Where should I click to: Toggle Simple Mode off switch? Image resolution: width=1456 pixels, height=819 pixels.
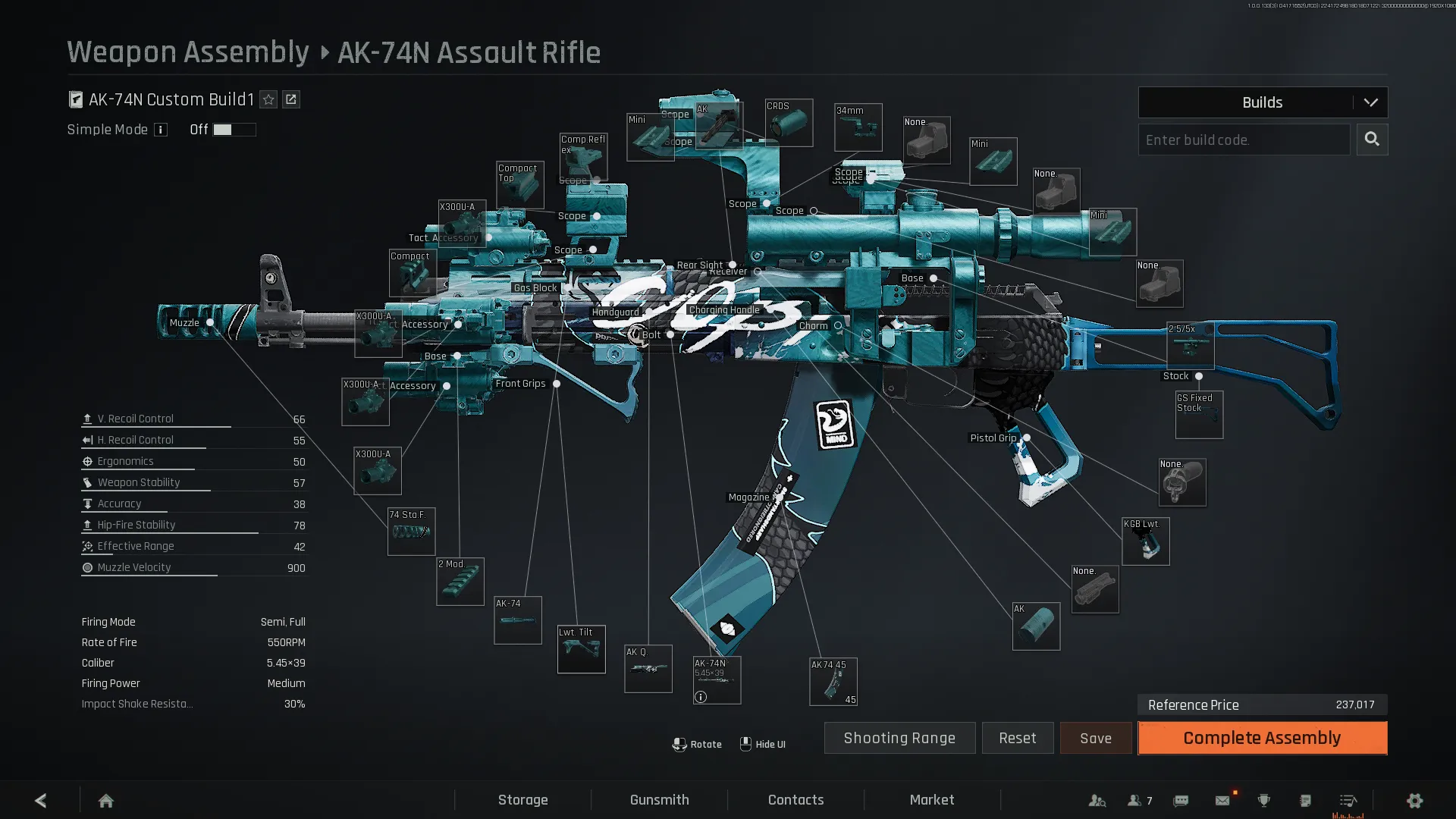click(x=234, y=130)
